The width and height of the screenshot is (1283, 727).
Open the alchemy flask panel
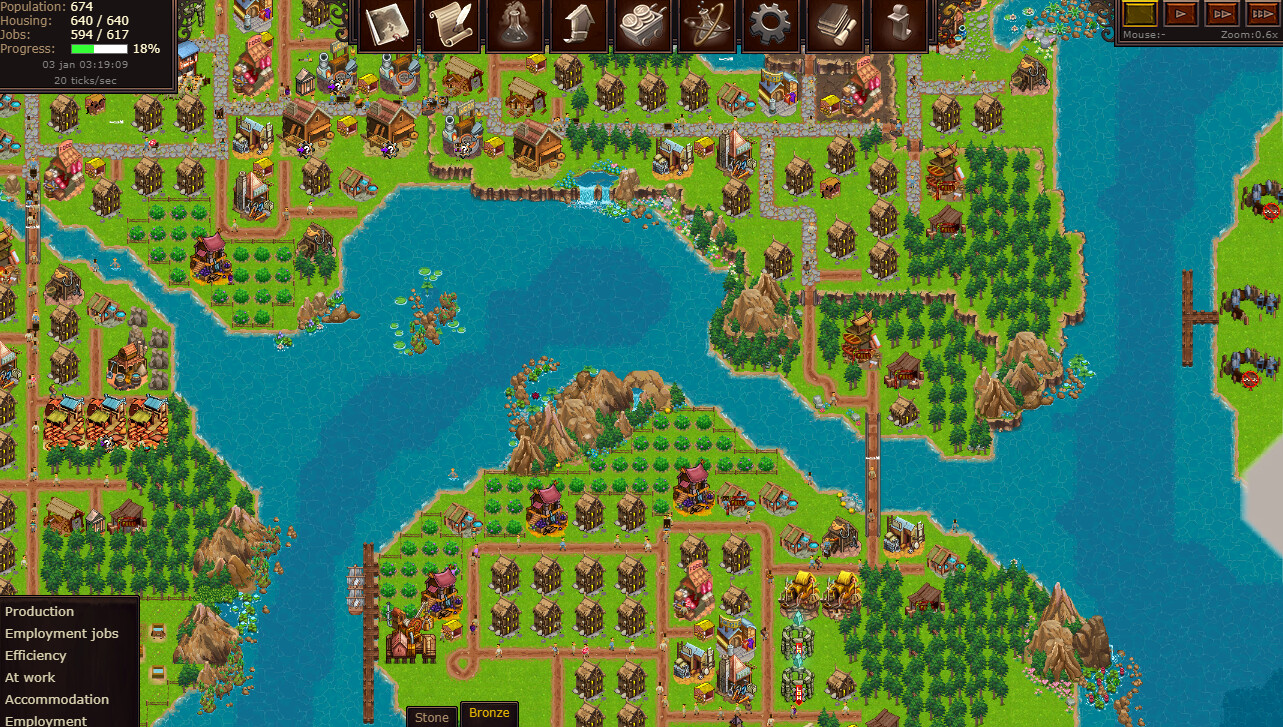(x=514, y=25)
